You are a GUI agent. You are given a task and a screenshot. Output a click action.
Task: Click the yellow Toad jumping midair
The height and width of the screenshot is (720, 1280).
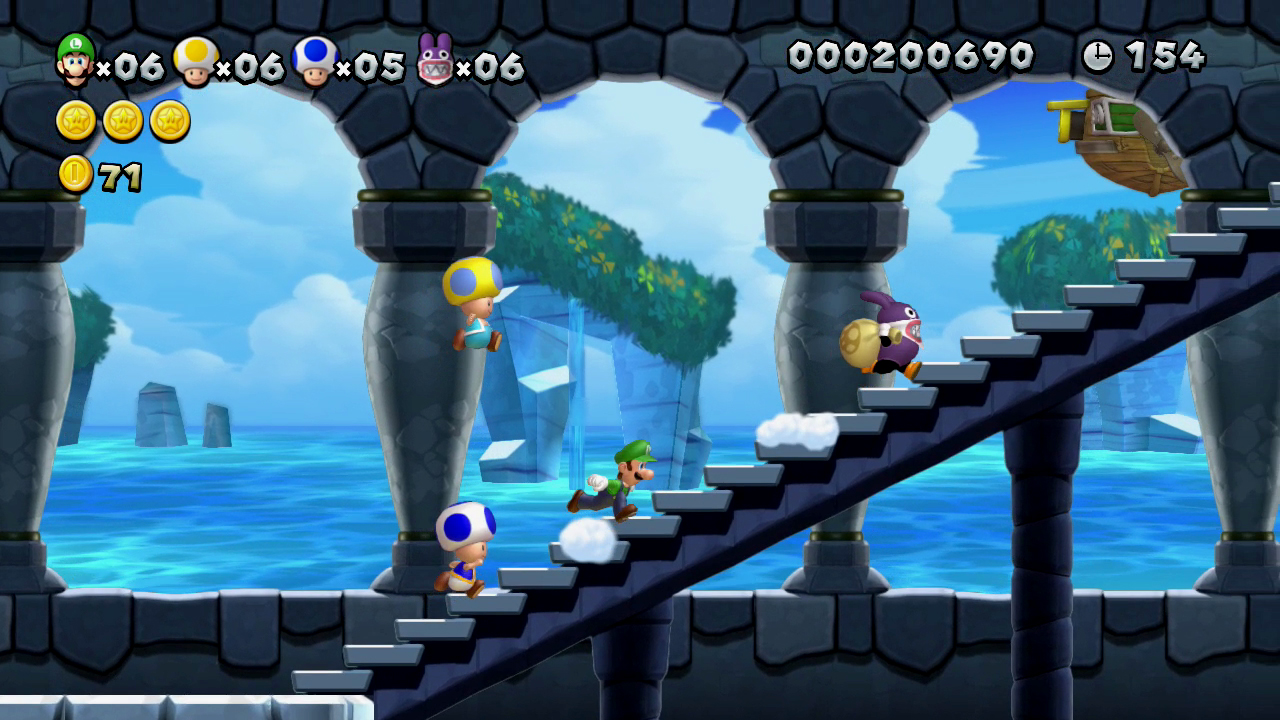(472, 305)
